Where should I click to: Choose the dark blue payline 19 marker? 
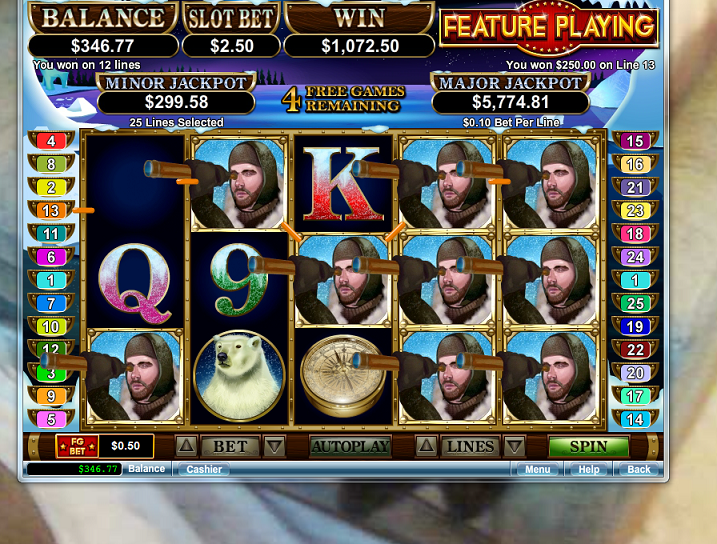point(634,327)
